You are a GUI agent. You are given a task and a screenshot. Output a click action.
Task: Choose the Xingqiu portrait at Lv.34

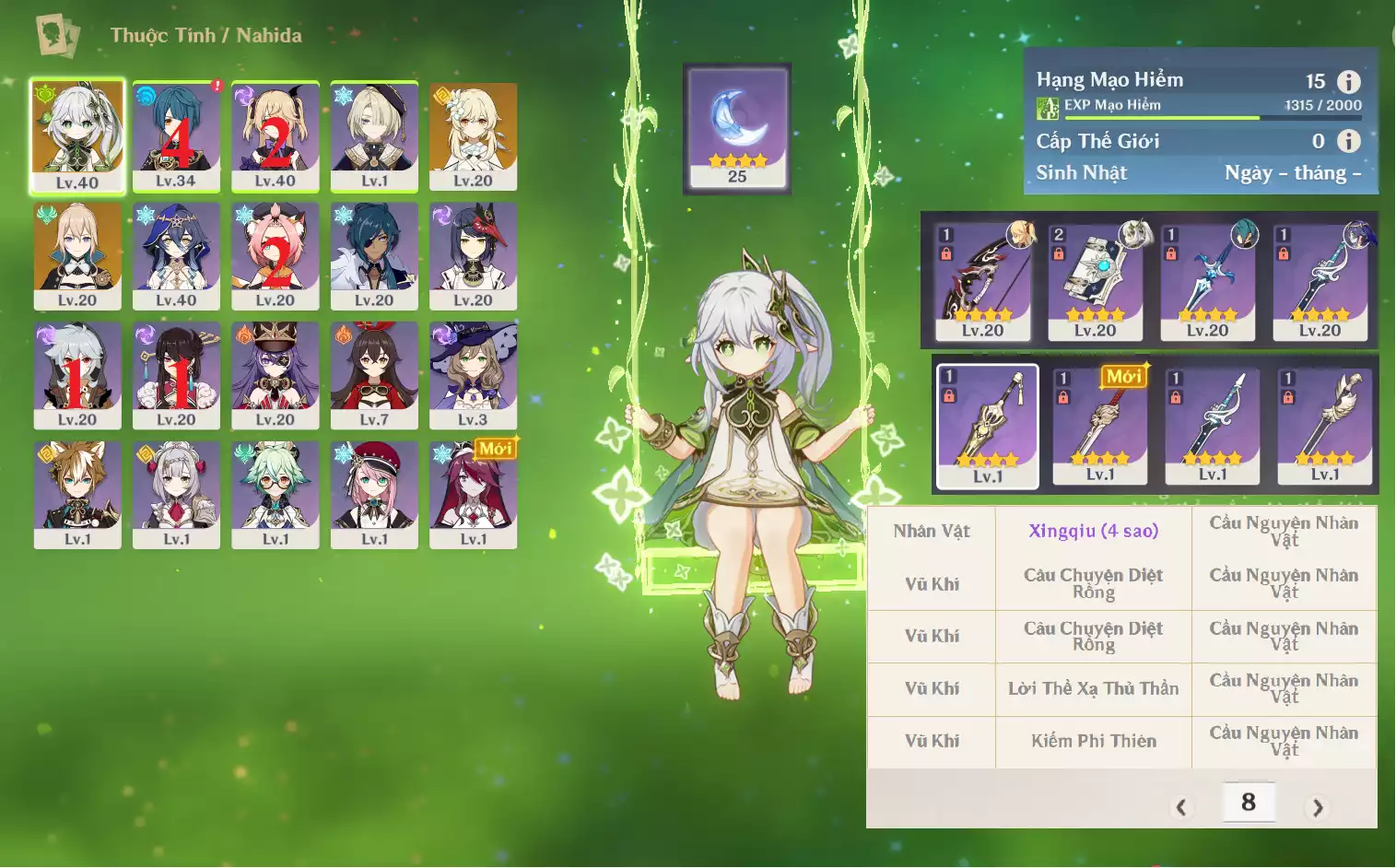click(176, 135)
